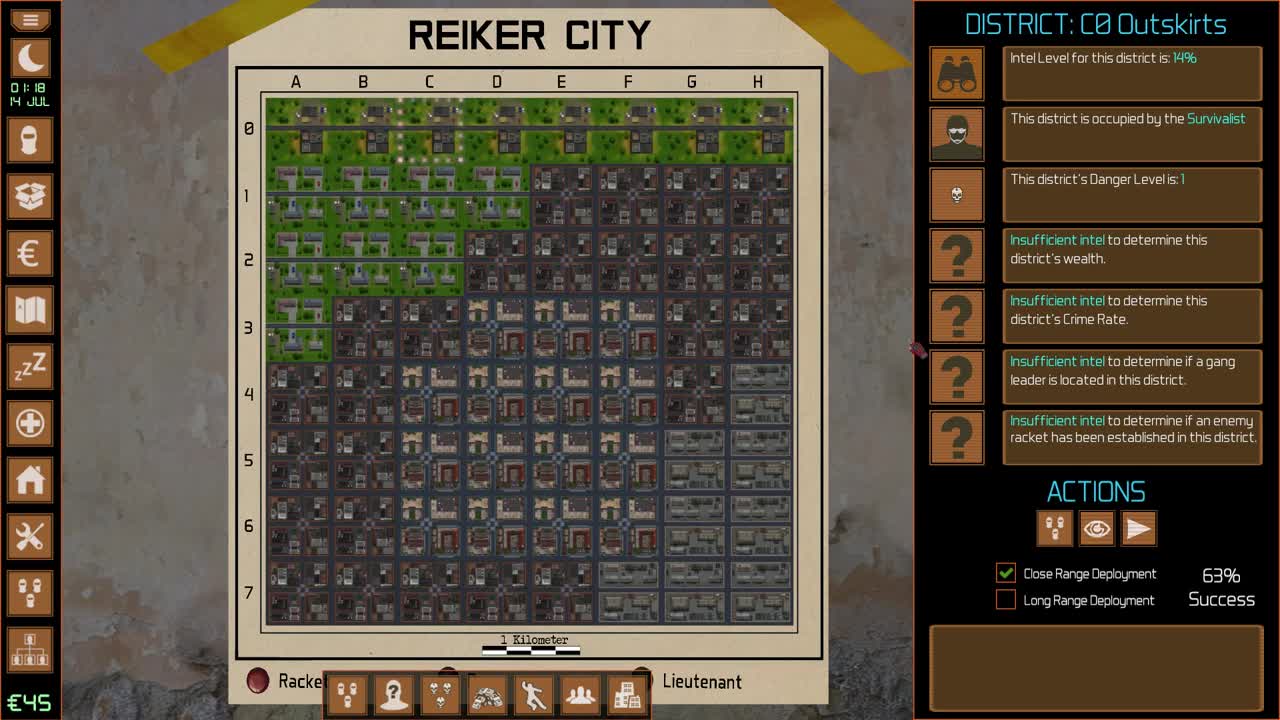Image resolution: width=1280 pixels, height=720 pixels.
Task: Click the binoculars intel icon
Action: [x=956, y=74]
